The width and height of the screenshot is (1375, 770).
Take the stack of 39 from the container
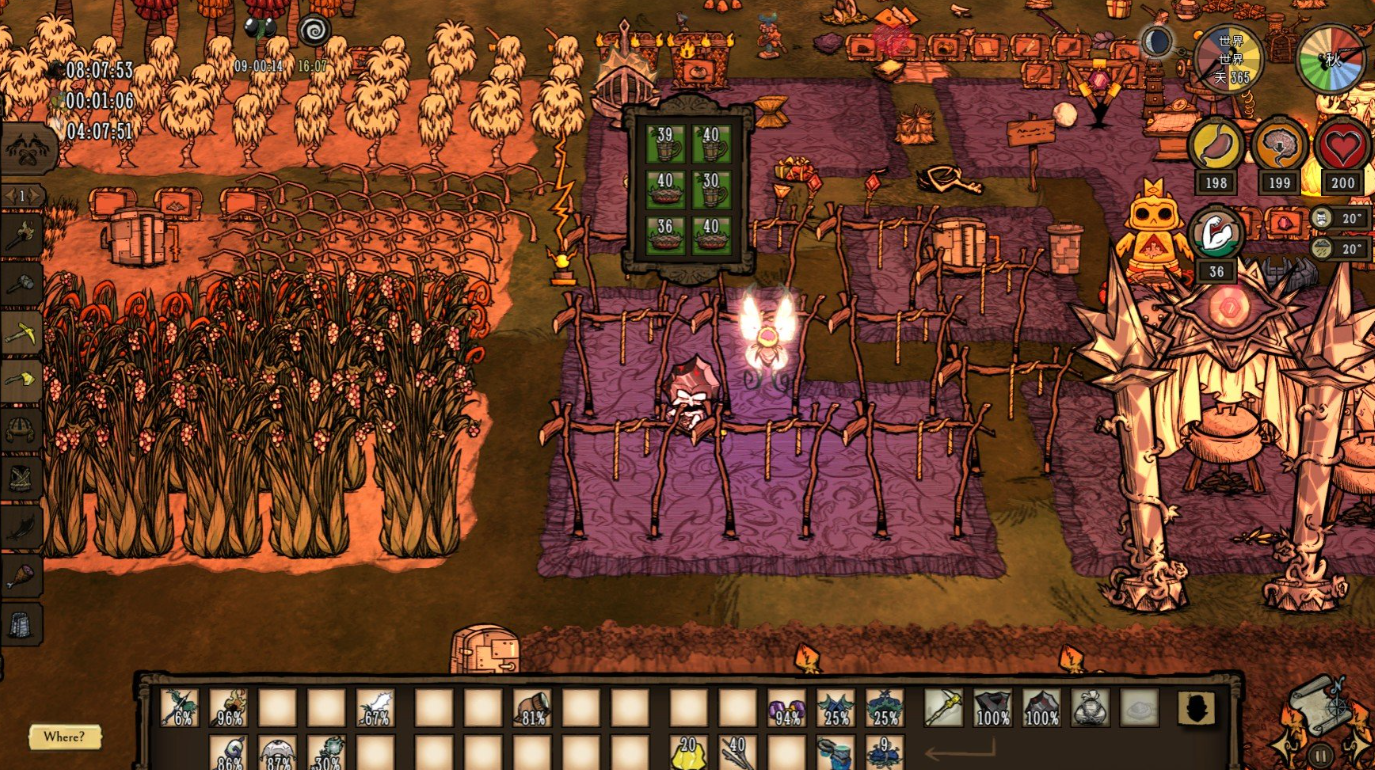click(665, 143)
